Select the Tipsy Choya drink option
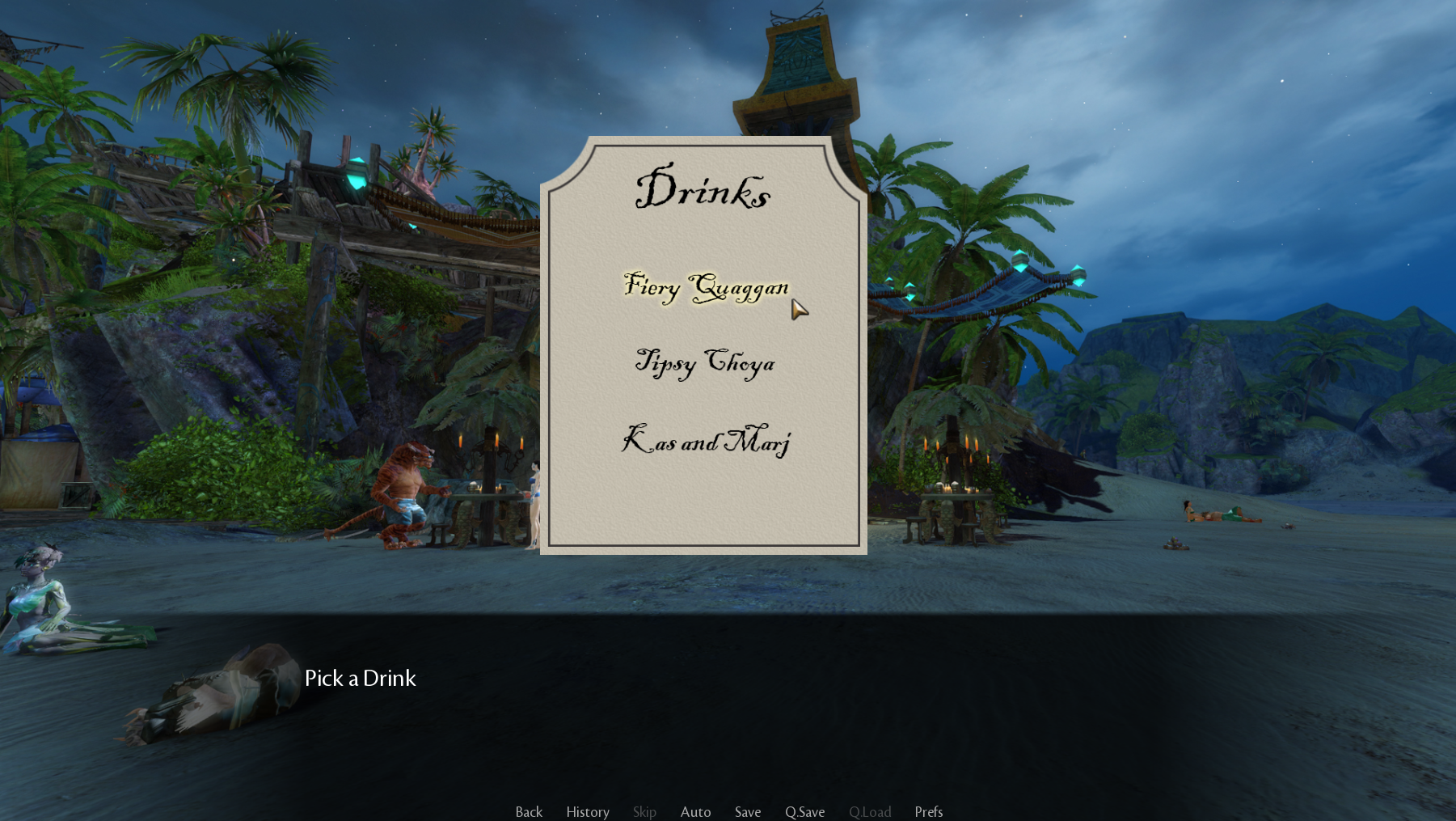The height and width of the screenshot is (821, 1456). tap(705, 362)
